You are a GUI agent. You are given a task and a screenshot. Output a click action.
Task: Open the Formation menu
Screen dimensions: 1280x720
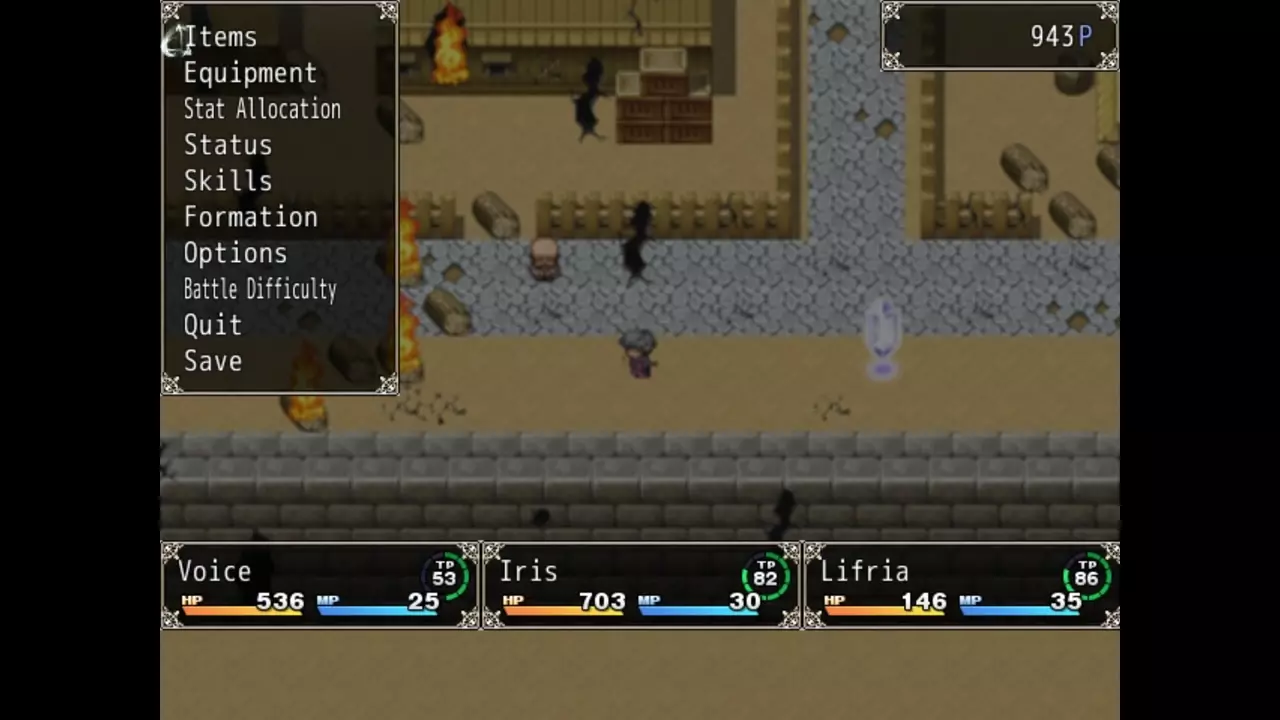click(251, 218)
